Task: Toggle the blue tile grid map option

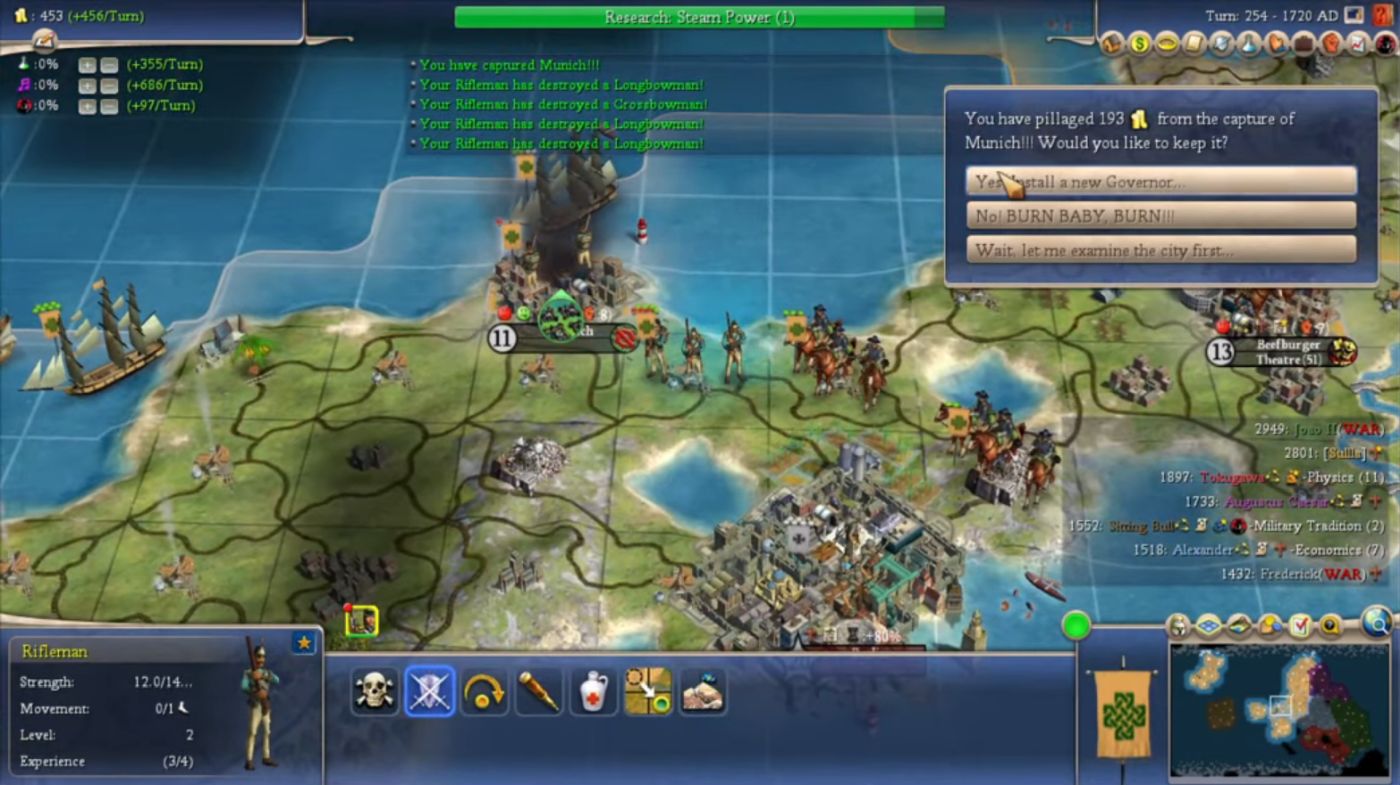Action: coord(1208,627)
